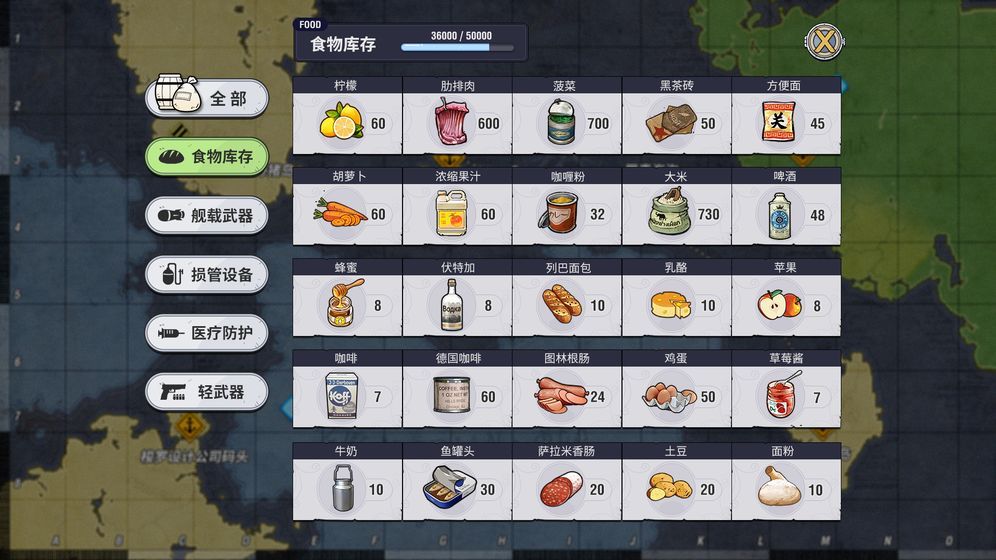Viewport: 996px width, 560px height.
Task: Open the 舰载武器 ship weapons tab
Action: [207, 215]
